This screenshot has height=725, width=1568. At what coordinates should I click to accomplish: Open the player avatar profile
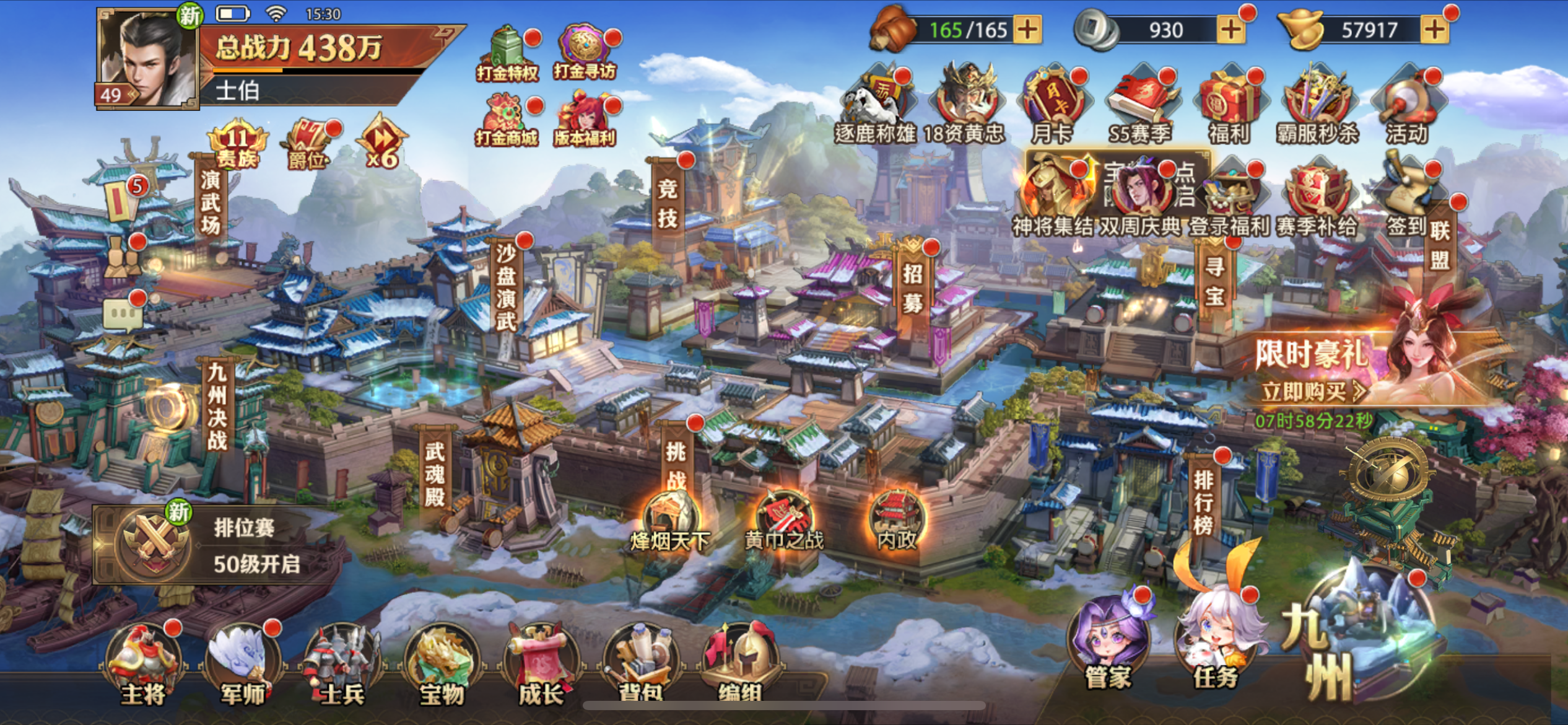[147, 59]
